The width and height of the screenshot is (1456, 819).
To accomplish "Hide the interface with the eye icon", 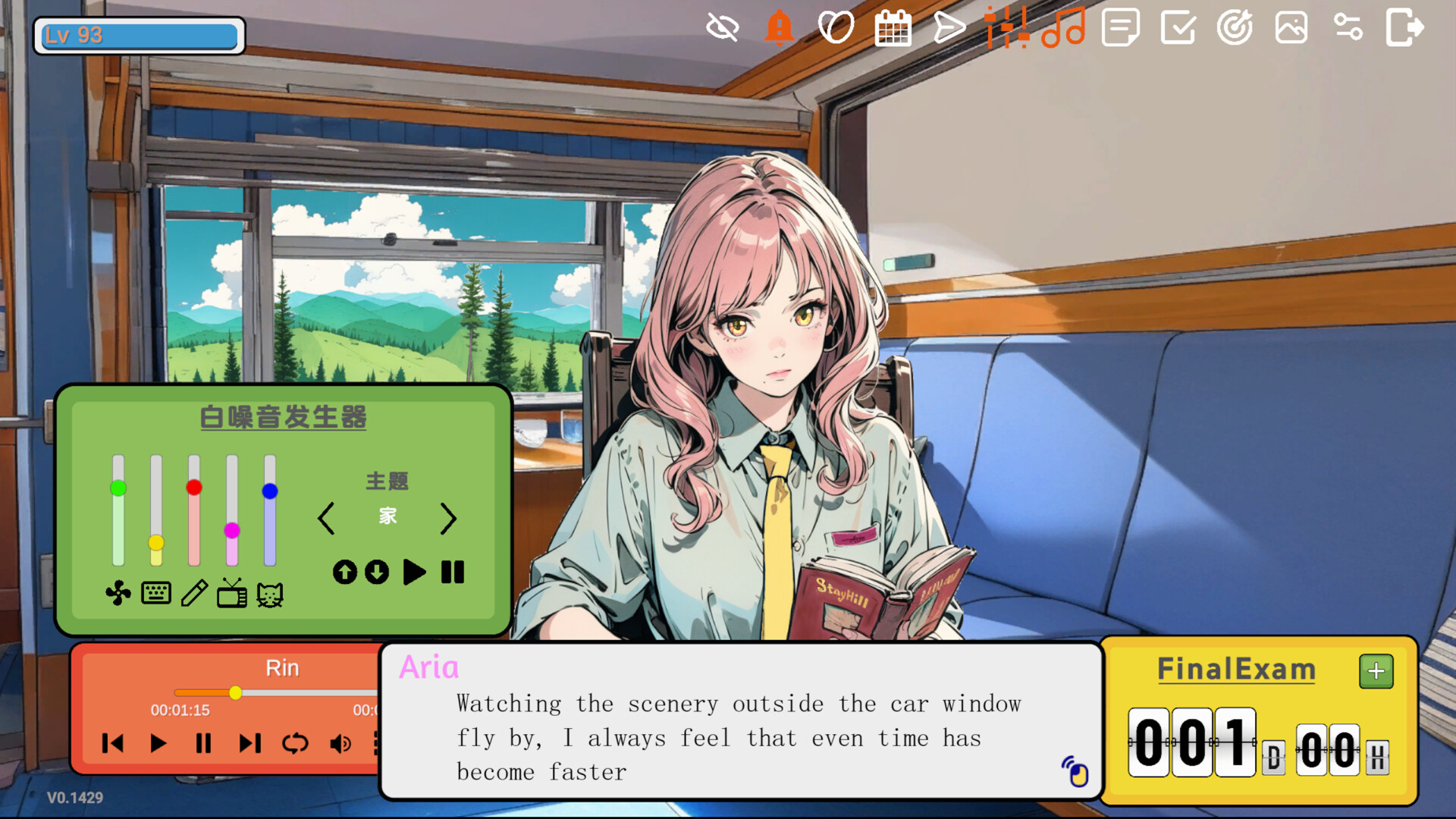I will coord(720,27).
